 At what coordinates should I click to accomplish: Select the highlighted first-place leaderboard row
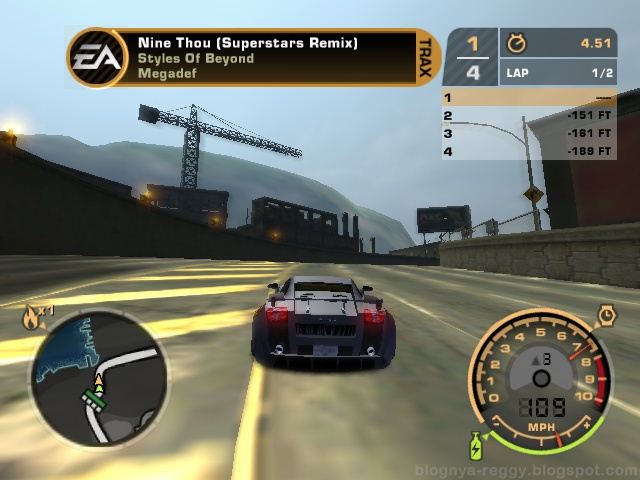point(528,98)
